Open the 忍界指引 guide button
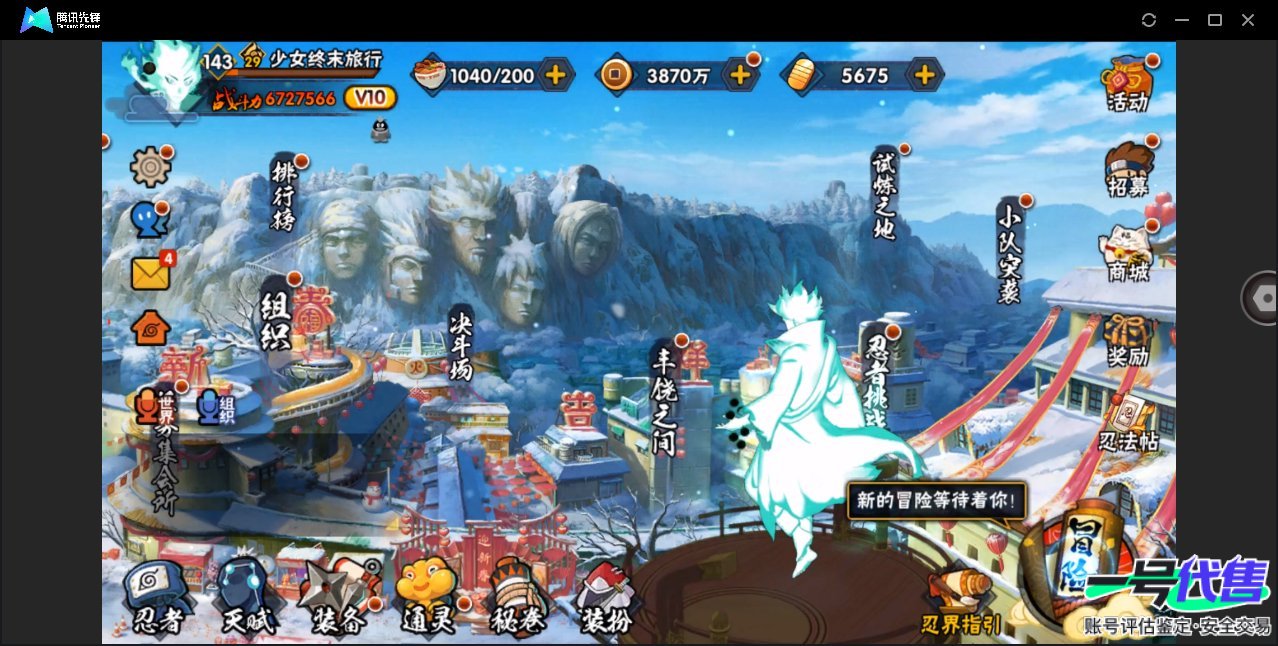 [960, 603]
